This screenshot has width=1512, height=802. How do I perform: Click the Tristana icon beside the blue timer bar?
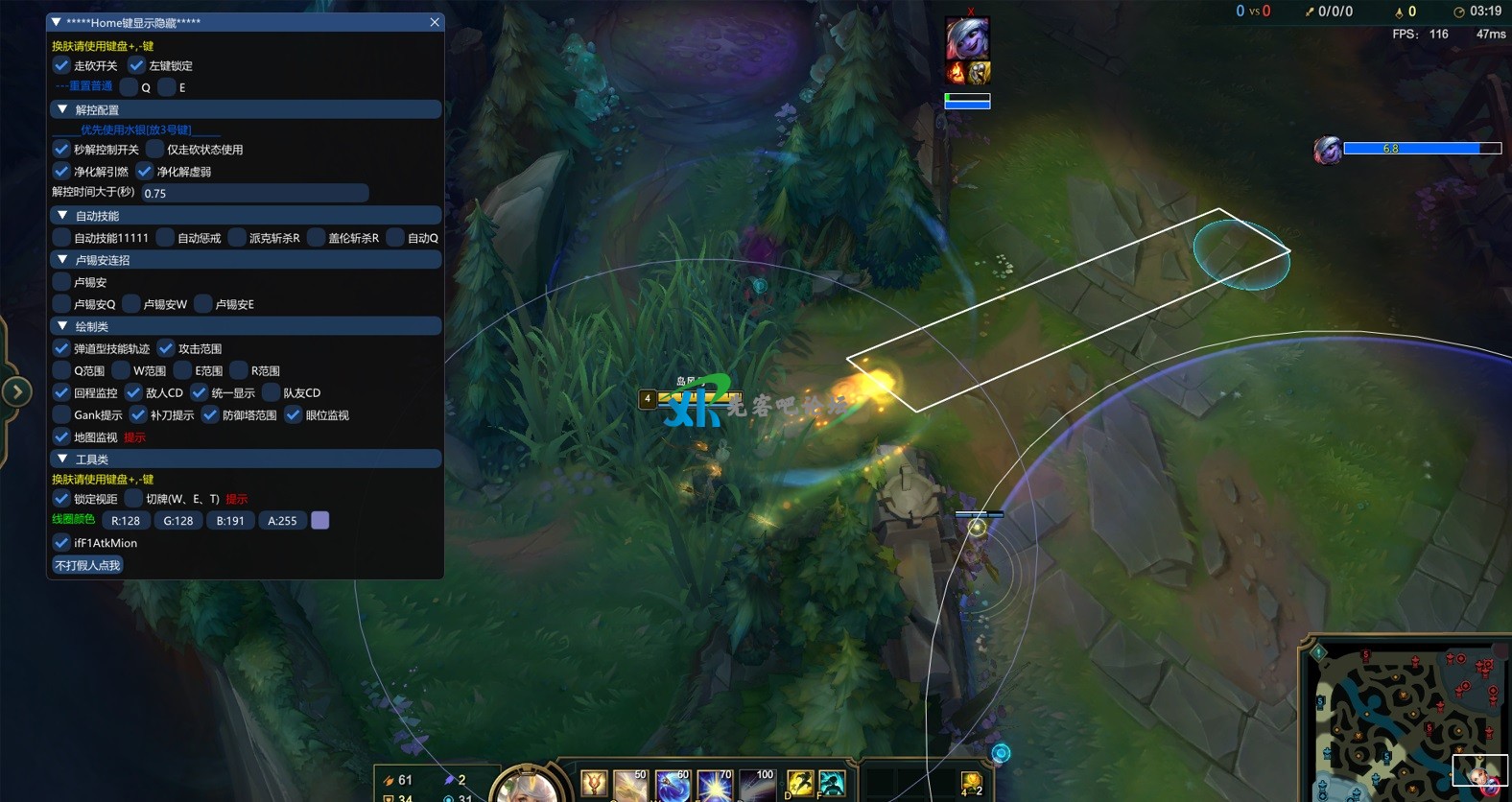pos(1328,150)
